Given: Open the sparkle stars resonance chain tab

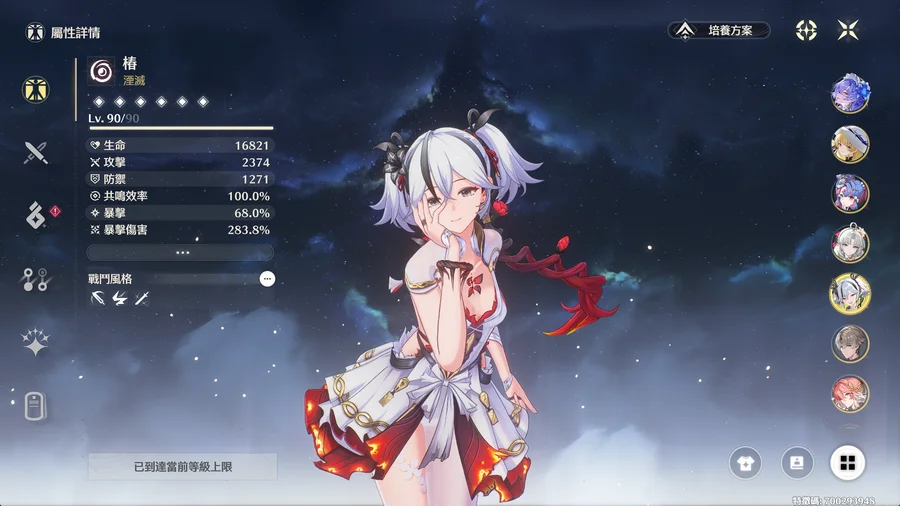Looking at the screenshot, I should [37, 343].
